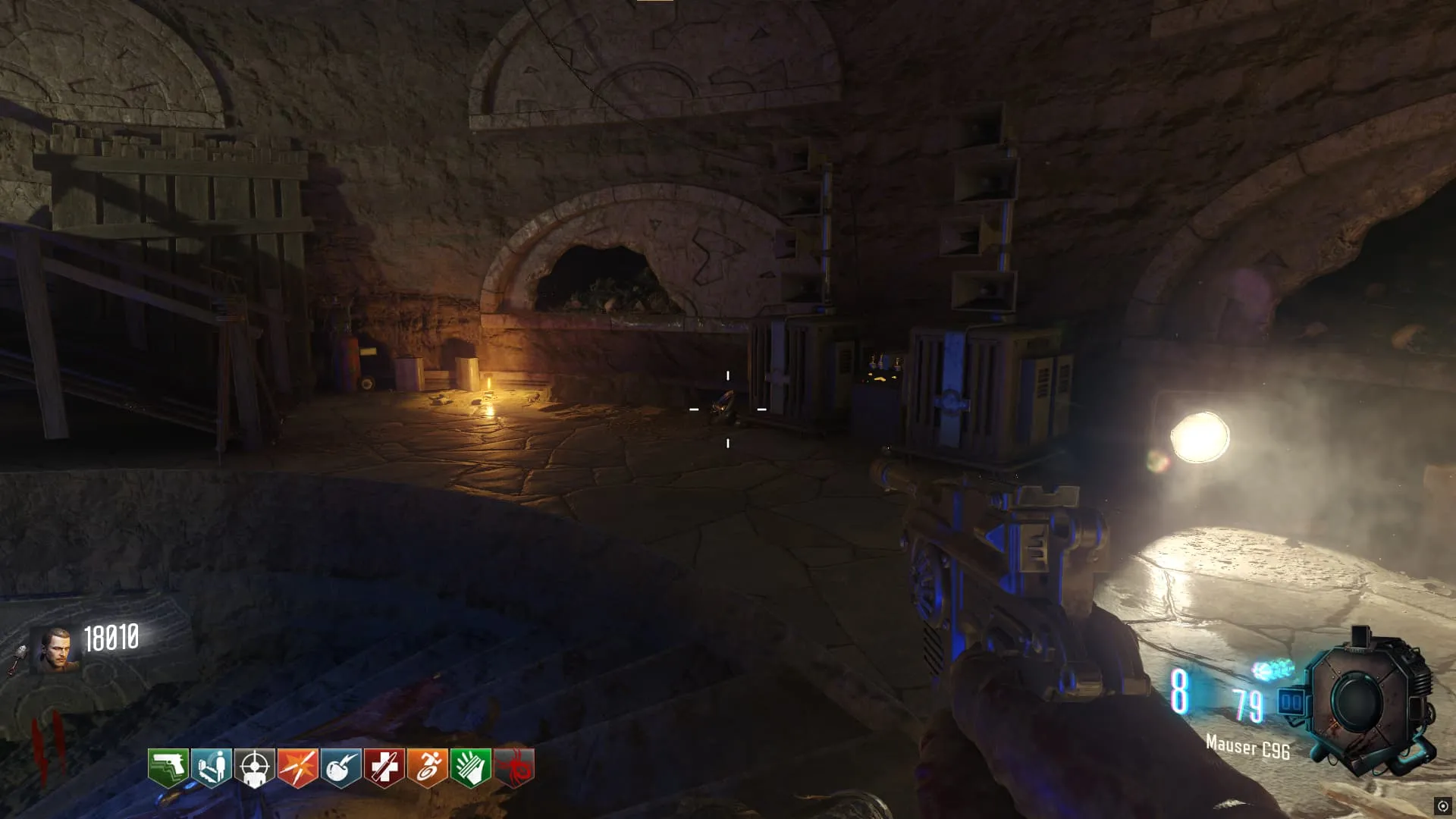This screenshot has width=1456, height=819.
Task: Click the red spider perk icon
Action: tap(515, 768)
